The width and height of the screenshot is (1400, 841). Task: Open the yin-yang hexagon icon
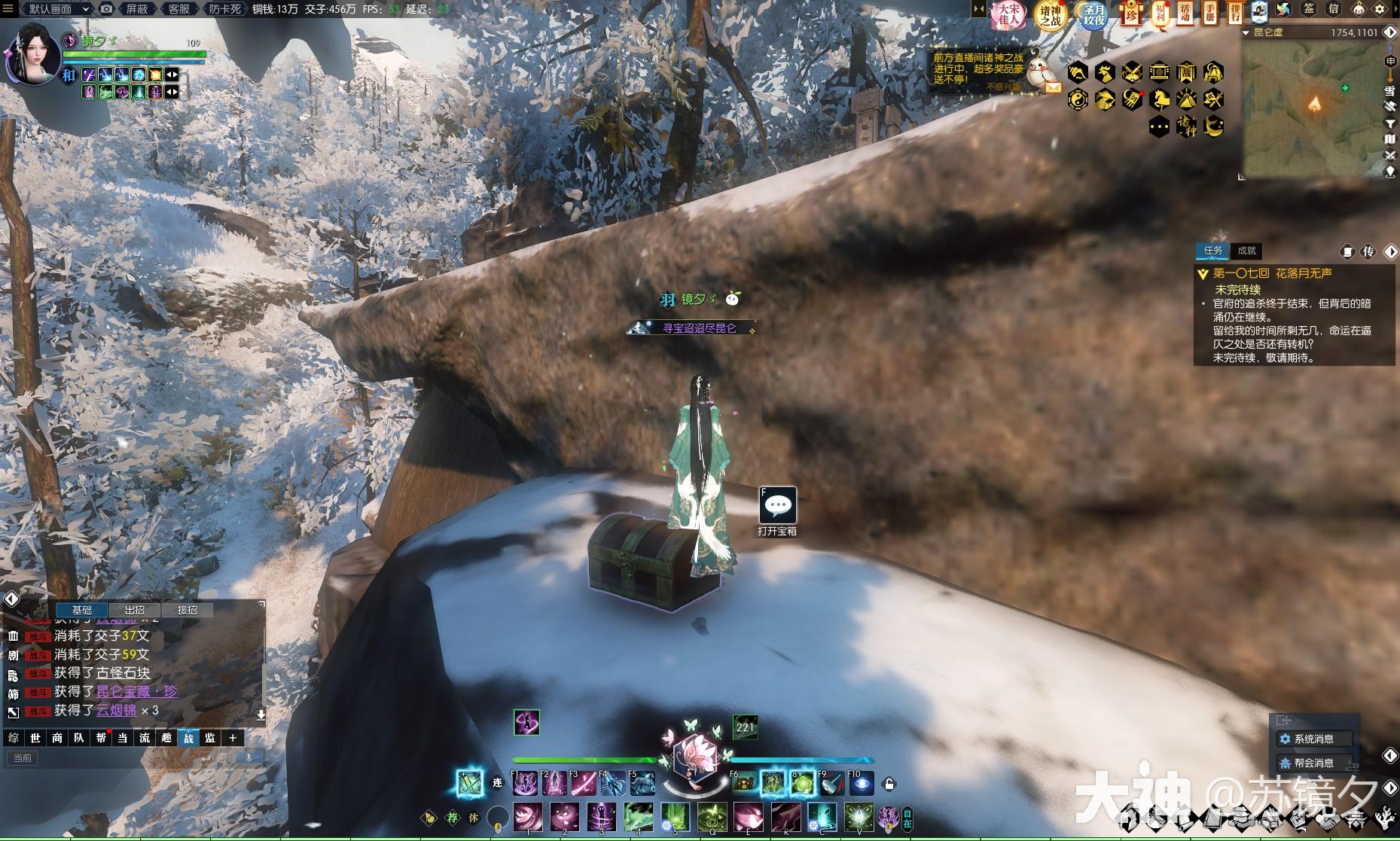pos(1078,99)
